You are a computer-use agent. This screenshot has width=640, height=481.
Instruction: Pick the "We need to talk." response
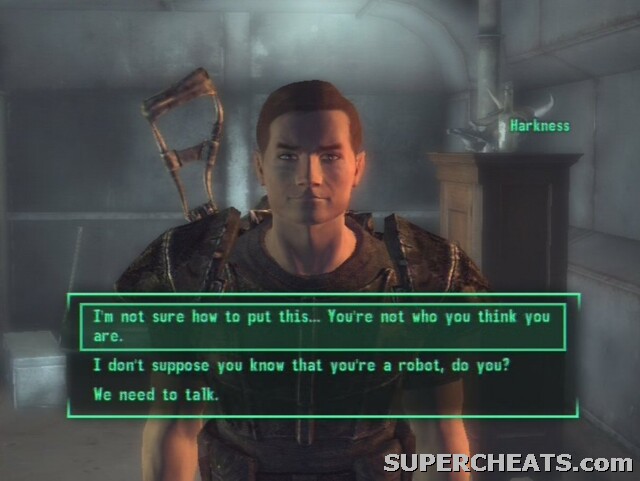pos(156,394)
